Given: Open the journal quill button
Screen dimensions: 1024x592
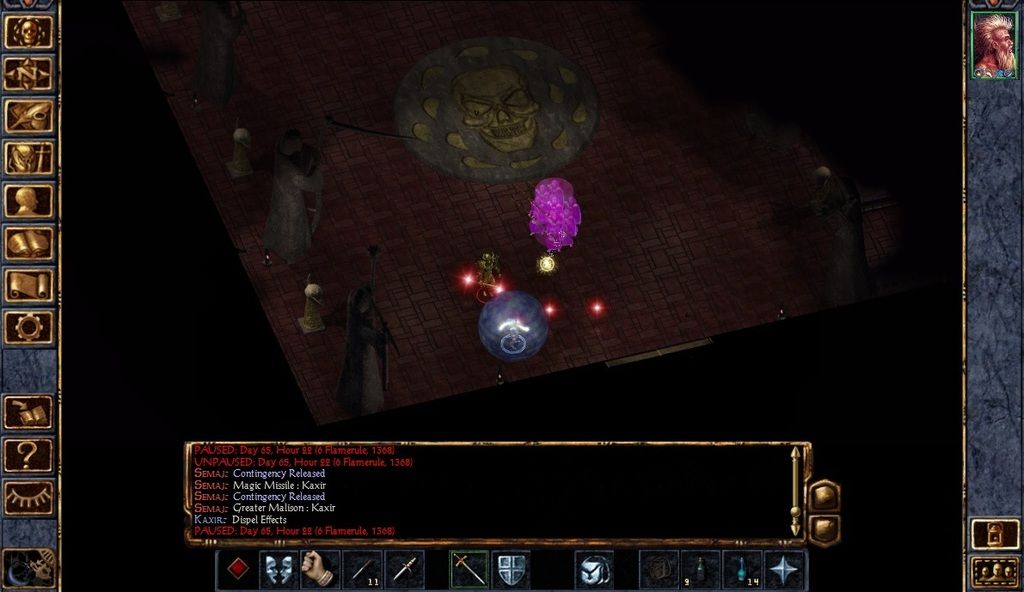Looking at the screenshot, I should tap(28, 116).
